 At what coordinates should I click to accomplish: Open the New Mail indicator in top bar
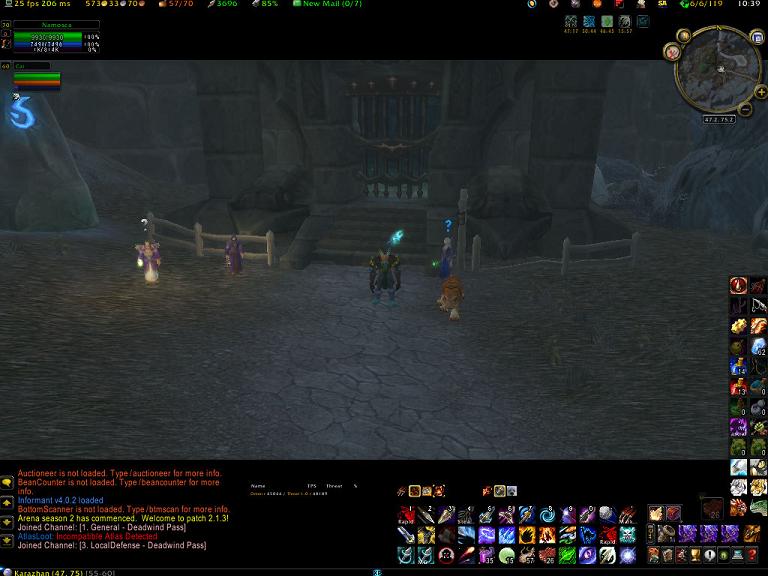tap(326, 4)
